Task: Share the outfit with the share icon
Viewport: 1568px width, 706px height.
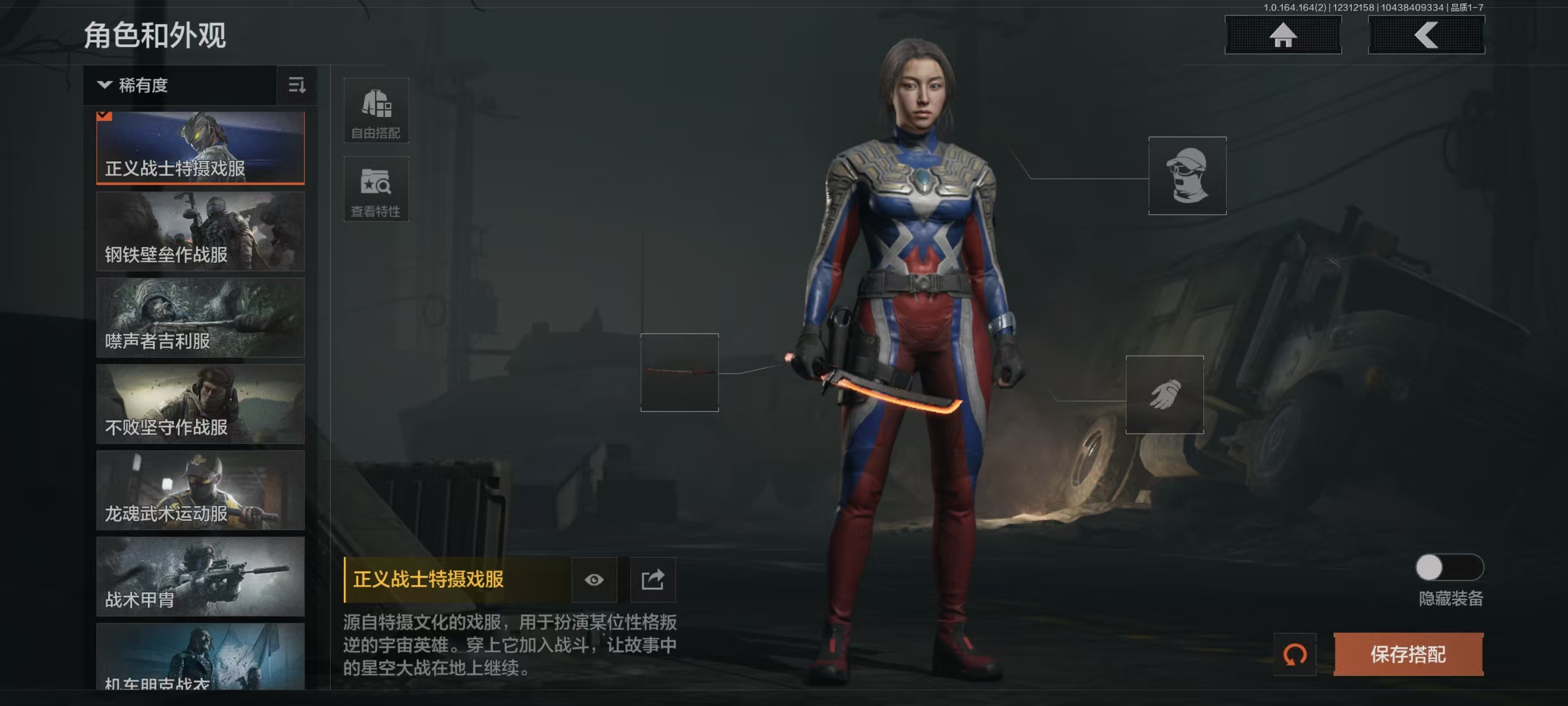Action: click(652, 580)
